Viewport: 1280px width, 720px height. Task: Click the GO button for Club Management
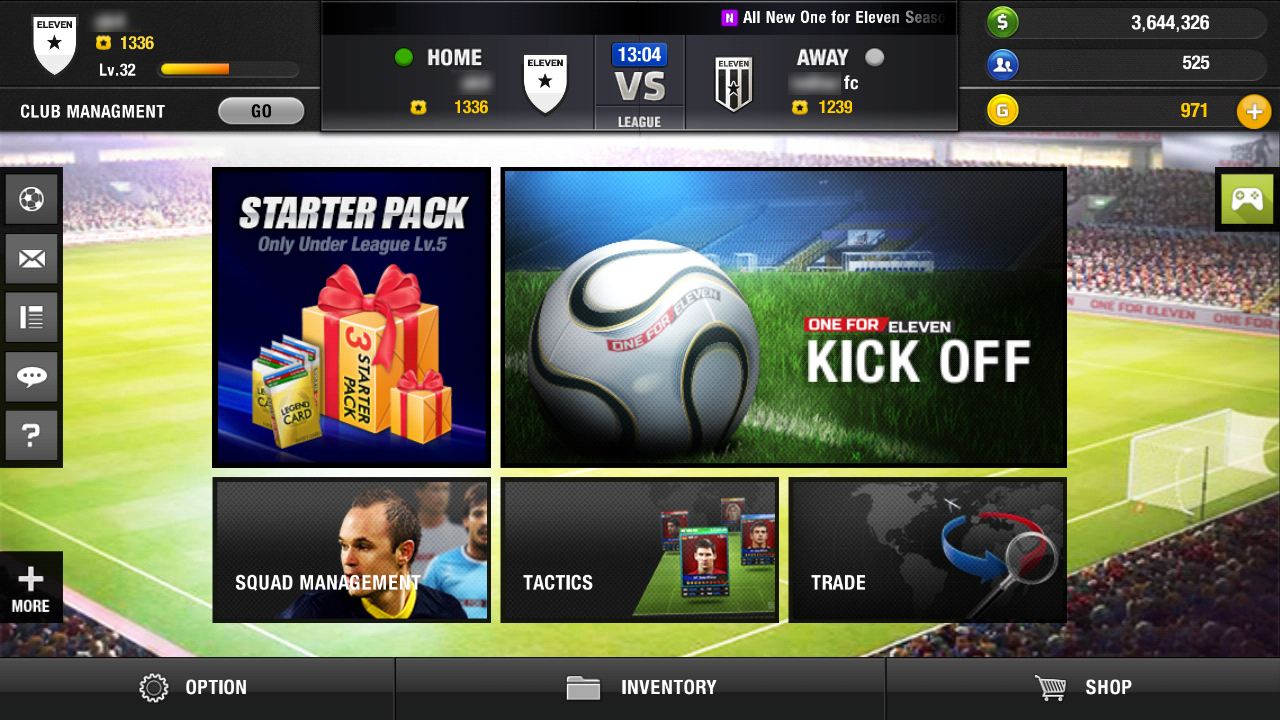pos(261,111)
